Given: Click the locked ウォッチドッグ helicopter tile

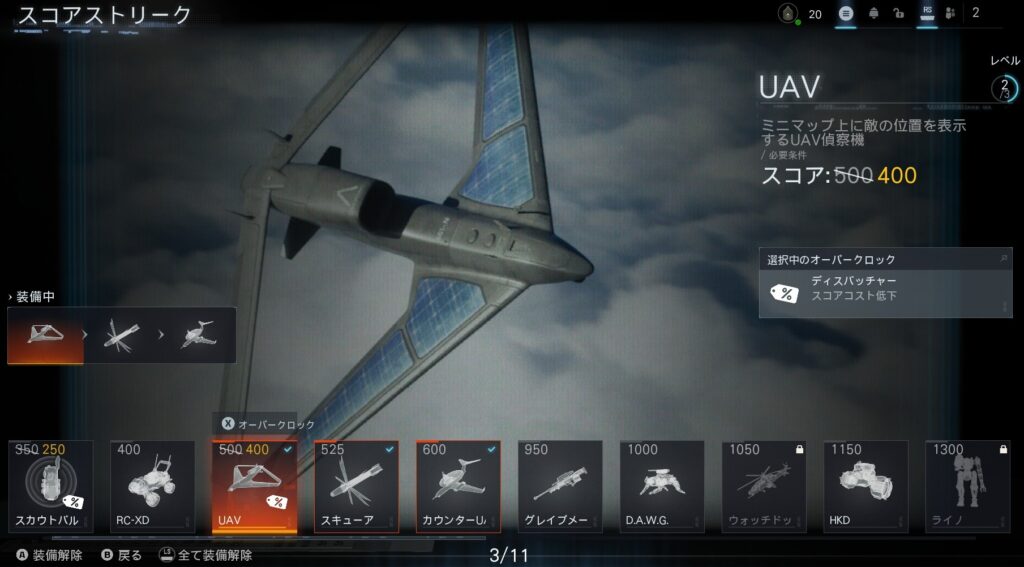Looking at the screenshot, I should coord(764,486).
